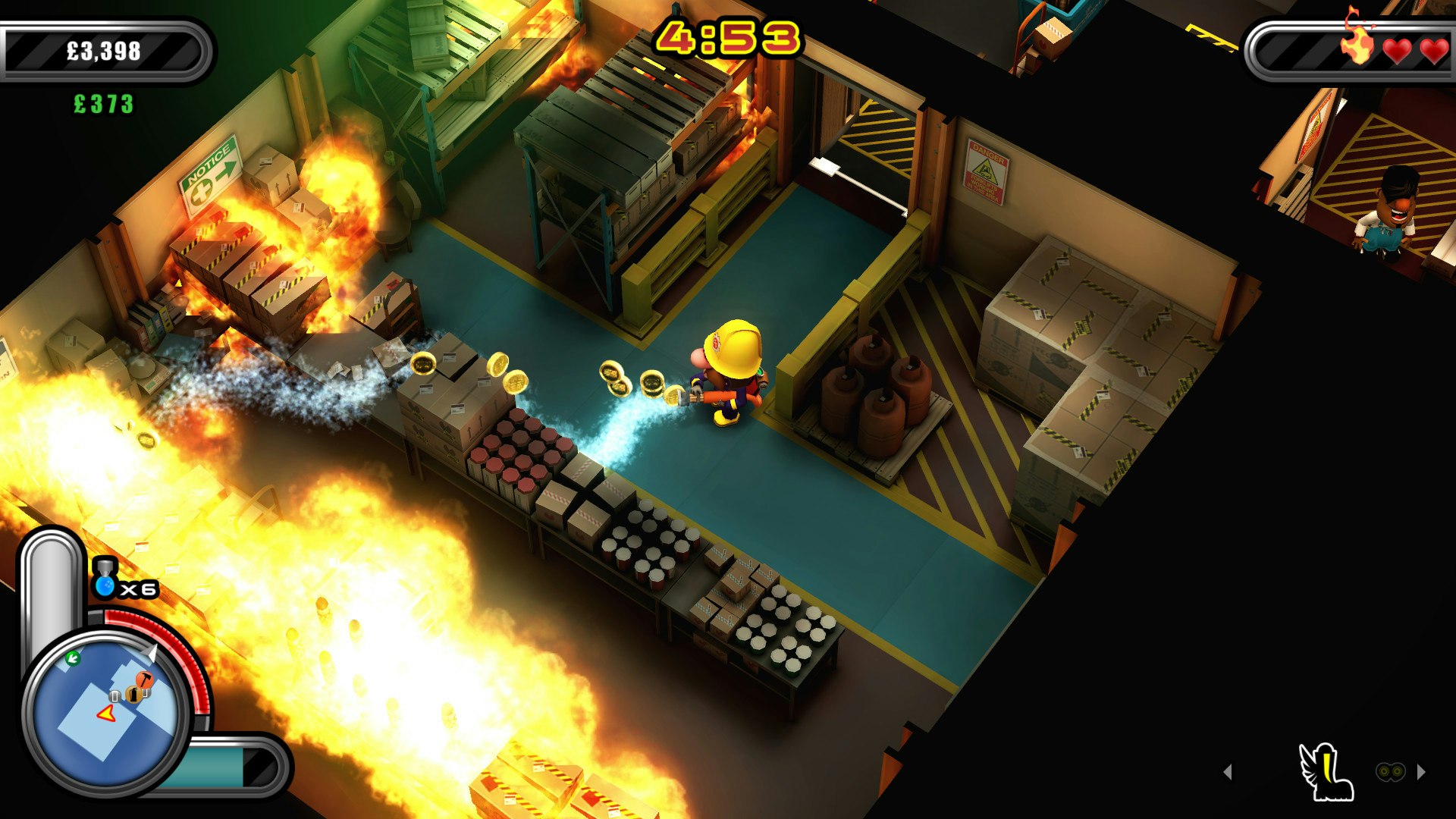This screenshot has height=819, width=1456.
Task: Click the goggles icon near the bottom right
Action: coord(1390,771)
